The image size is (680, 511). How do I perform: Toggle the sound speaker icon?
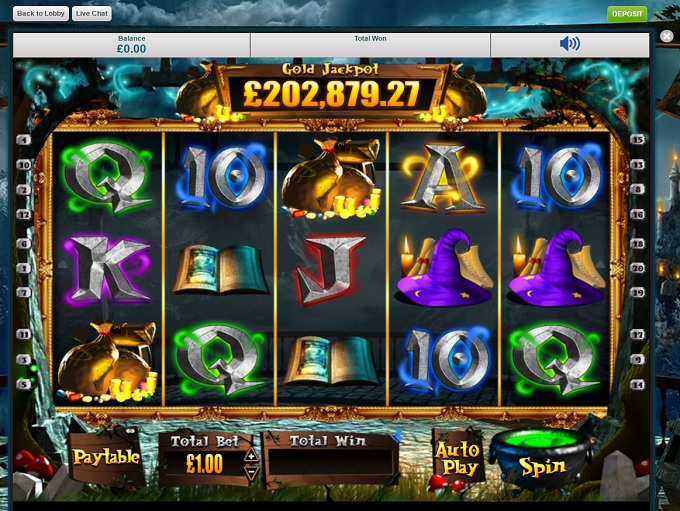(x=569, y=43)
